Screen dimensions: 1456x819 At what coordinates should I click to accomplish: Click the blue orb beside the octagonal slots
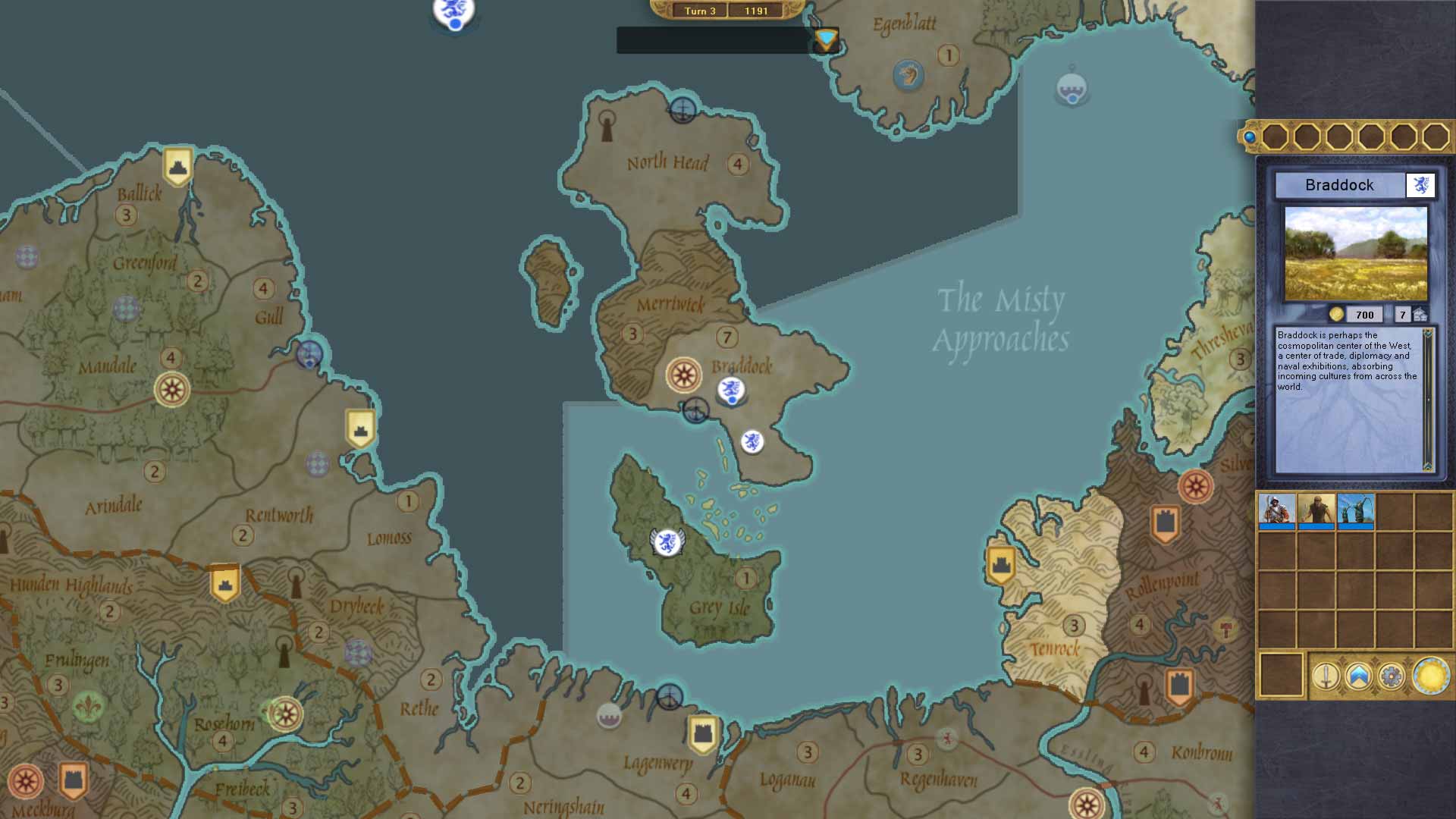[1249, 137]
